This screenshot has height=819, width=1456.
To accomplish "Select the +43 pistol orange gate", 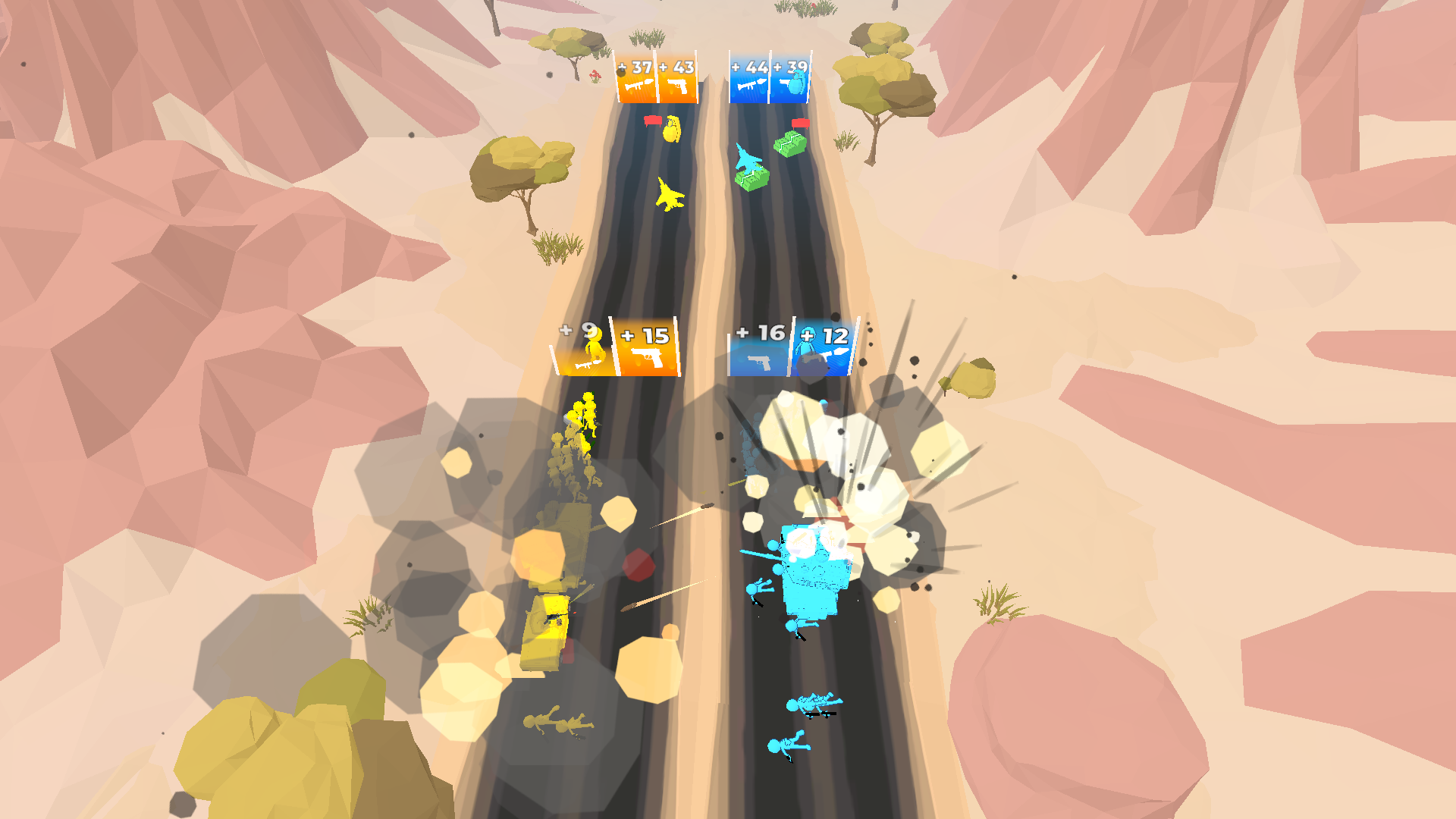I will tap(679, 79).
